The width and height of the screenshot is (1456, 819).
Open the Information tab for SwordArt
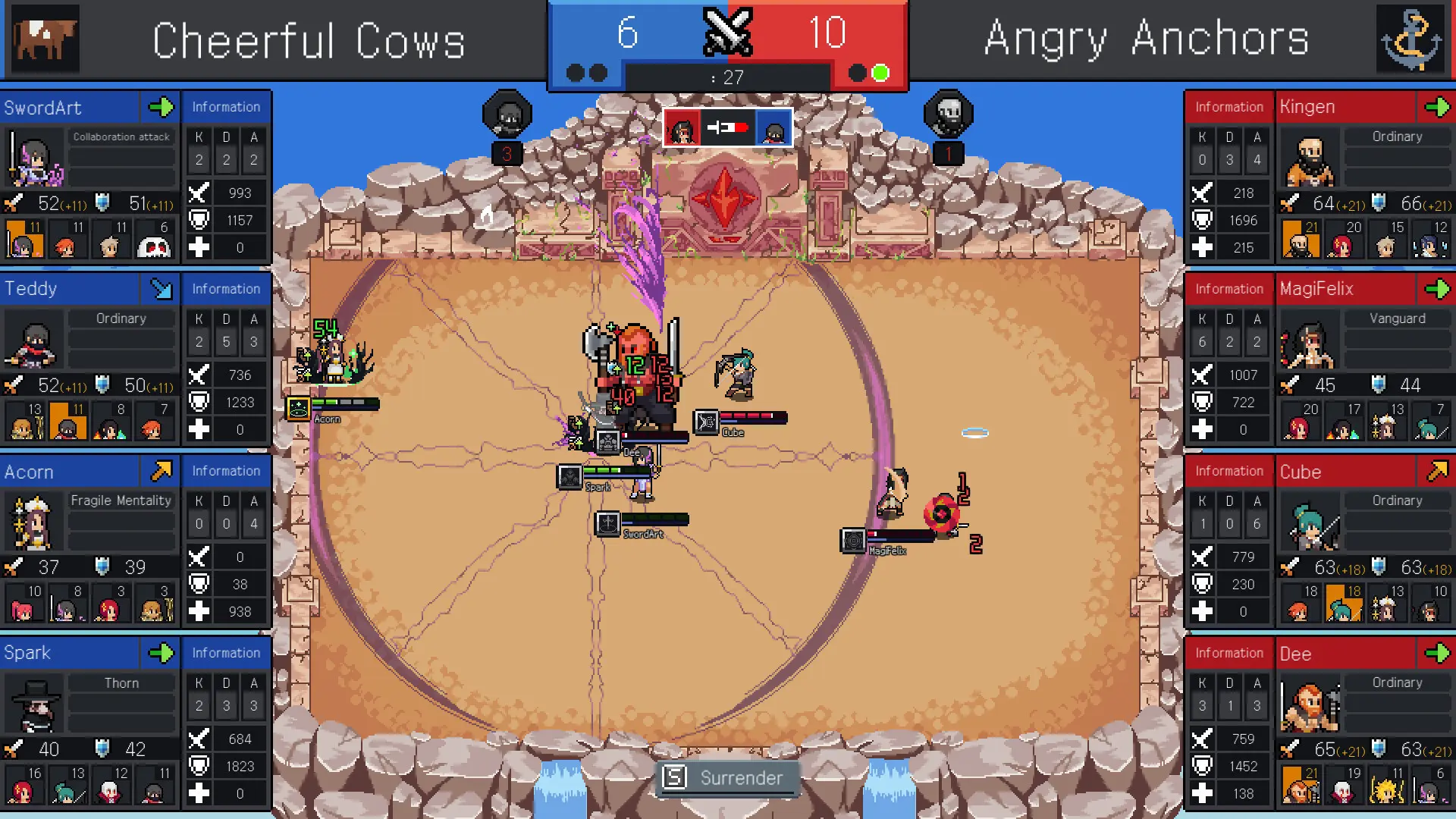pyautogui.click(x=225, y=107)
